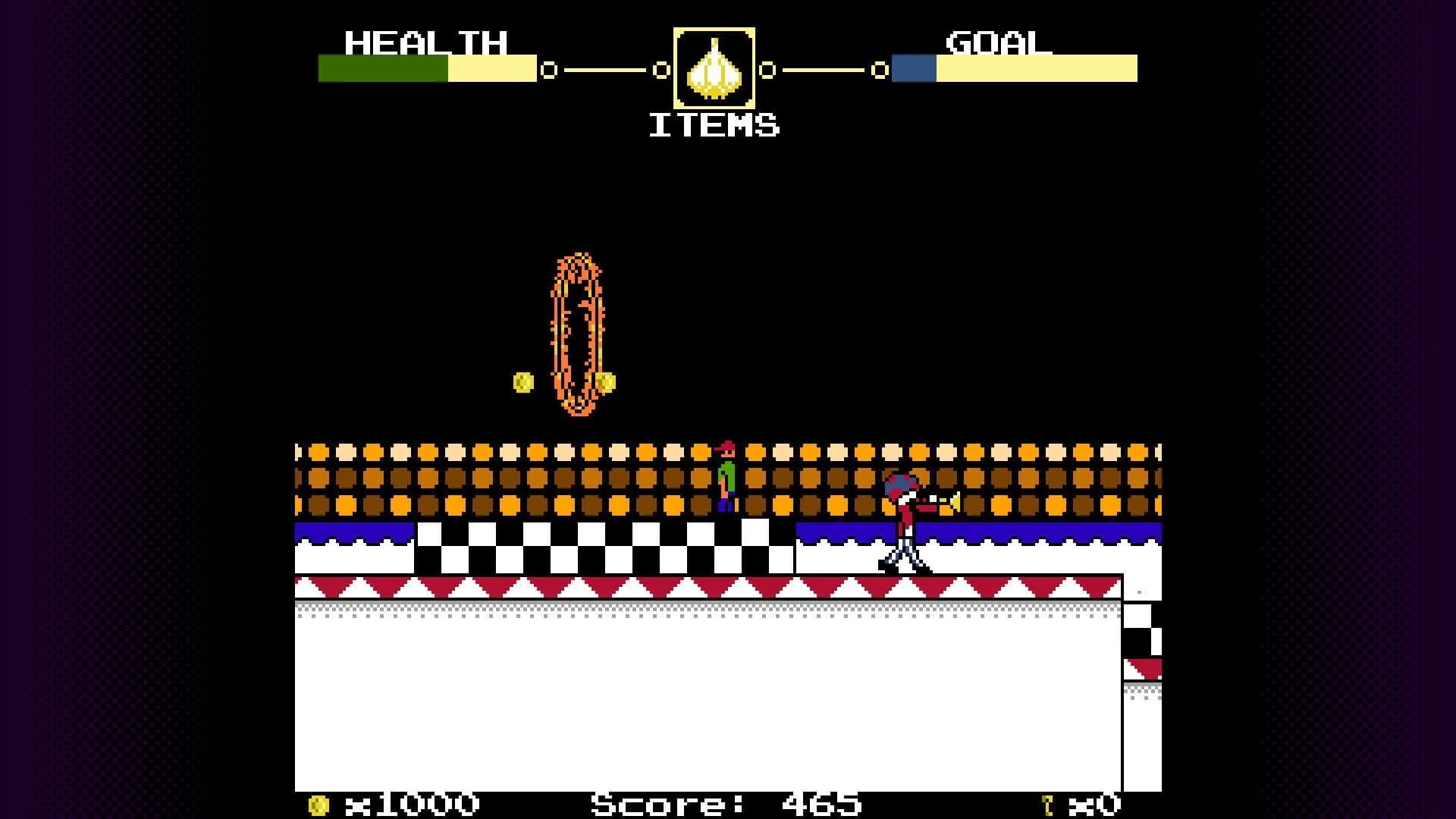Click the blue portion of the GOAL bar
Viewport: 1456px width, 819px height.
pos(912,67)
